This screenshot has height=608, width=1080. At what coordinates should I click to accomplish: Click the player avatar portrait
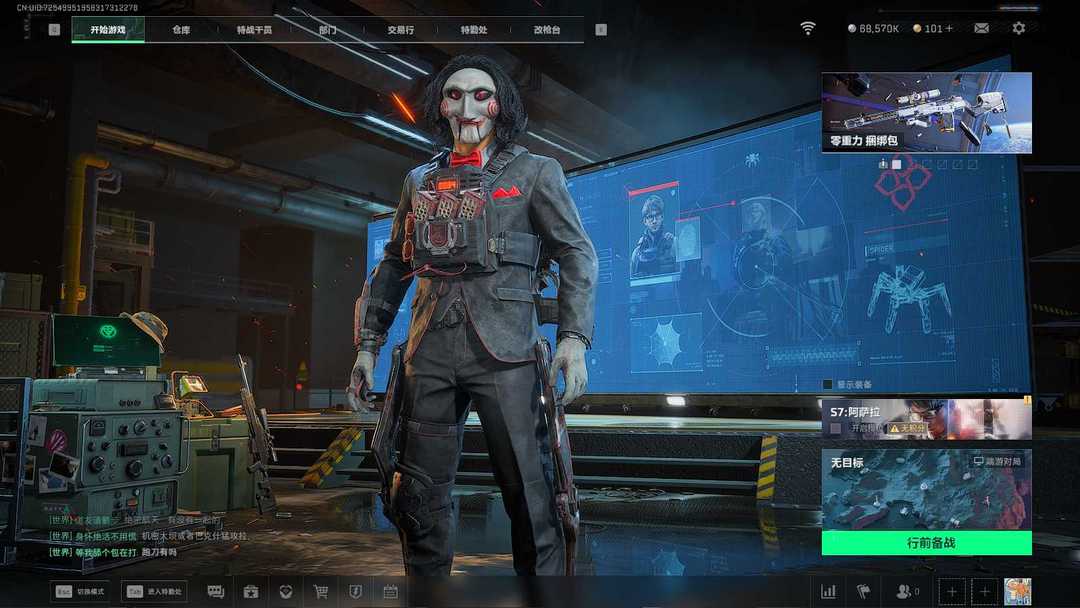(1017, 591)
